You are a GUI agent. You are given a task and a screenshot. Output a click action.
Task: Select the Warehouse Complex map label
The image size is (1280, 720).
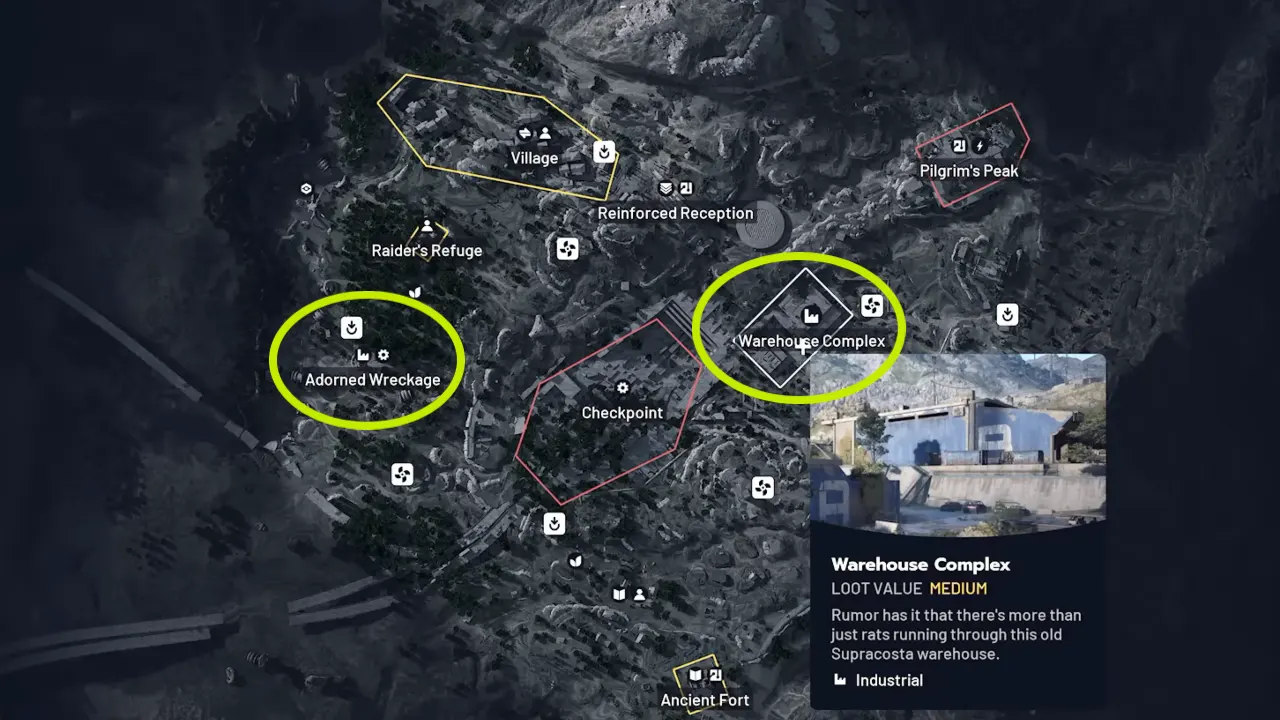pos(811,341)
